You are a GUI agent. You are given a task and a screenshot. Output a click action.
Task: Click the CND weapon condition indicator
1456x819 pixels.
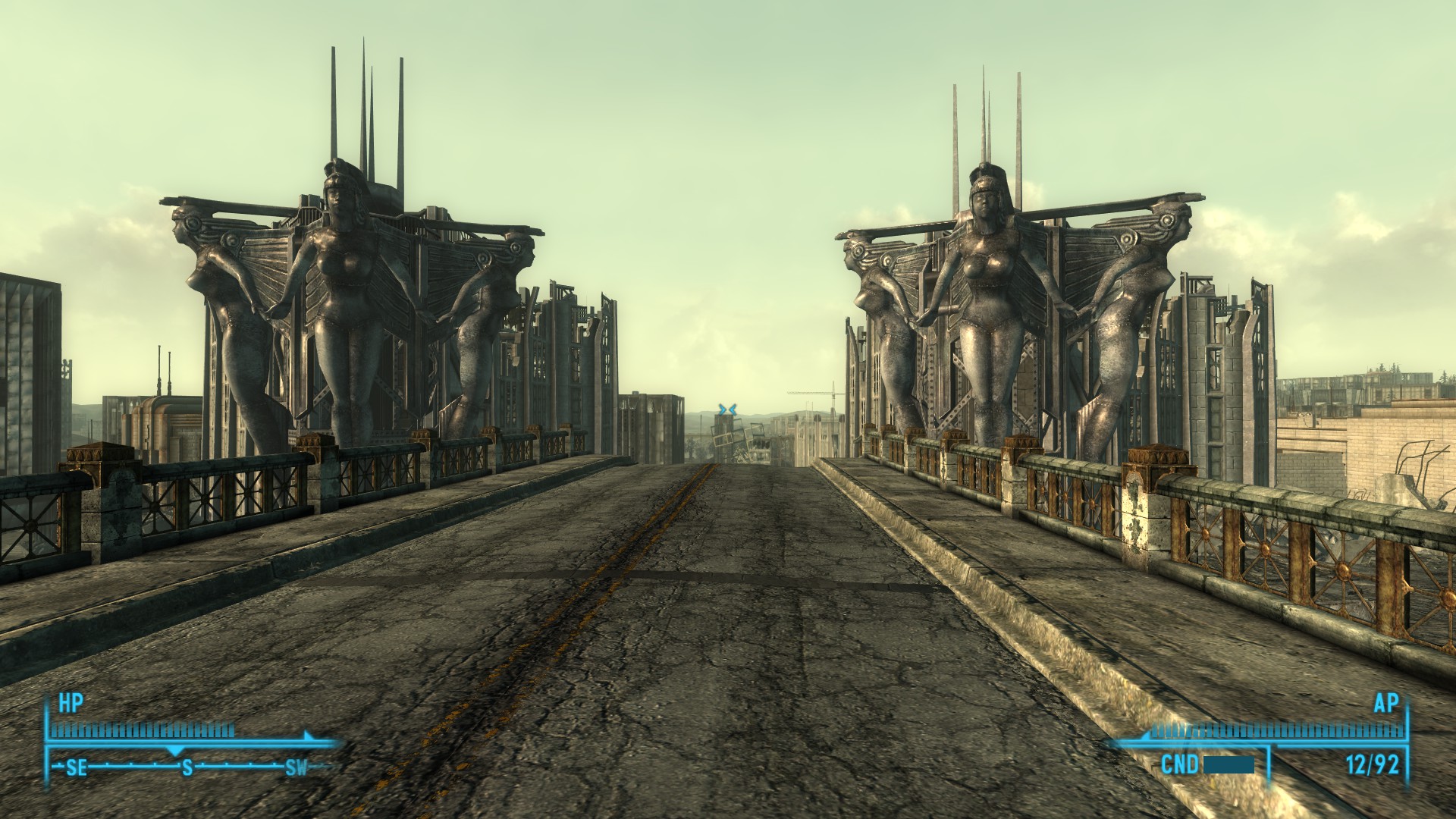point(1180,764)
